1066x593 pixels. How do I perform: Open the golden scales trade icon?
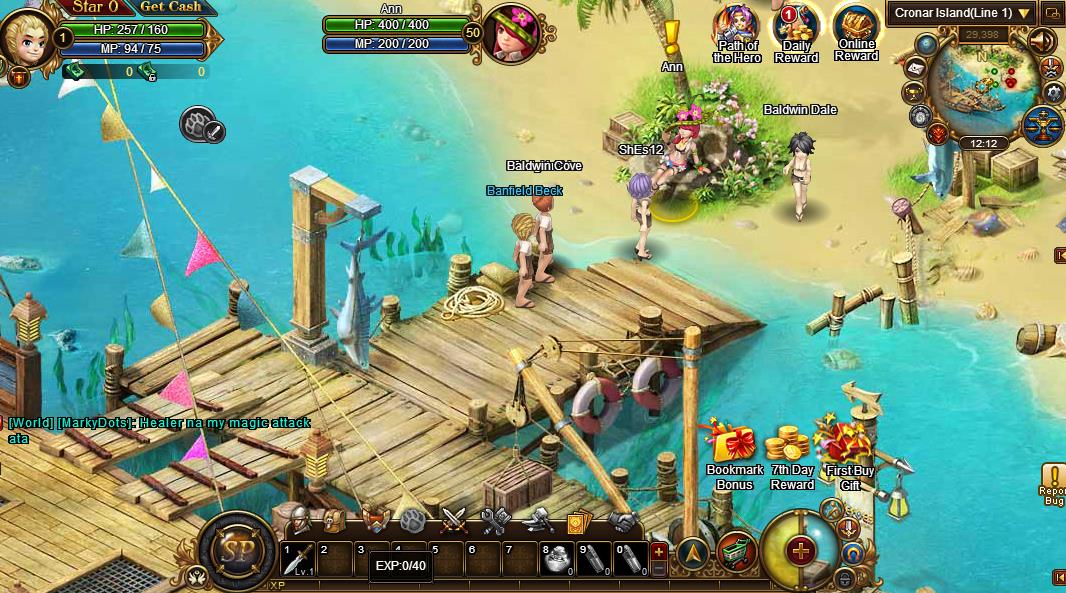tap(1041, 125)
